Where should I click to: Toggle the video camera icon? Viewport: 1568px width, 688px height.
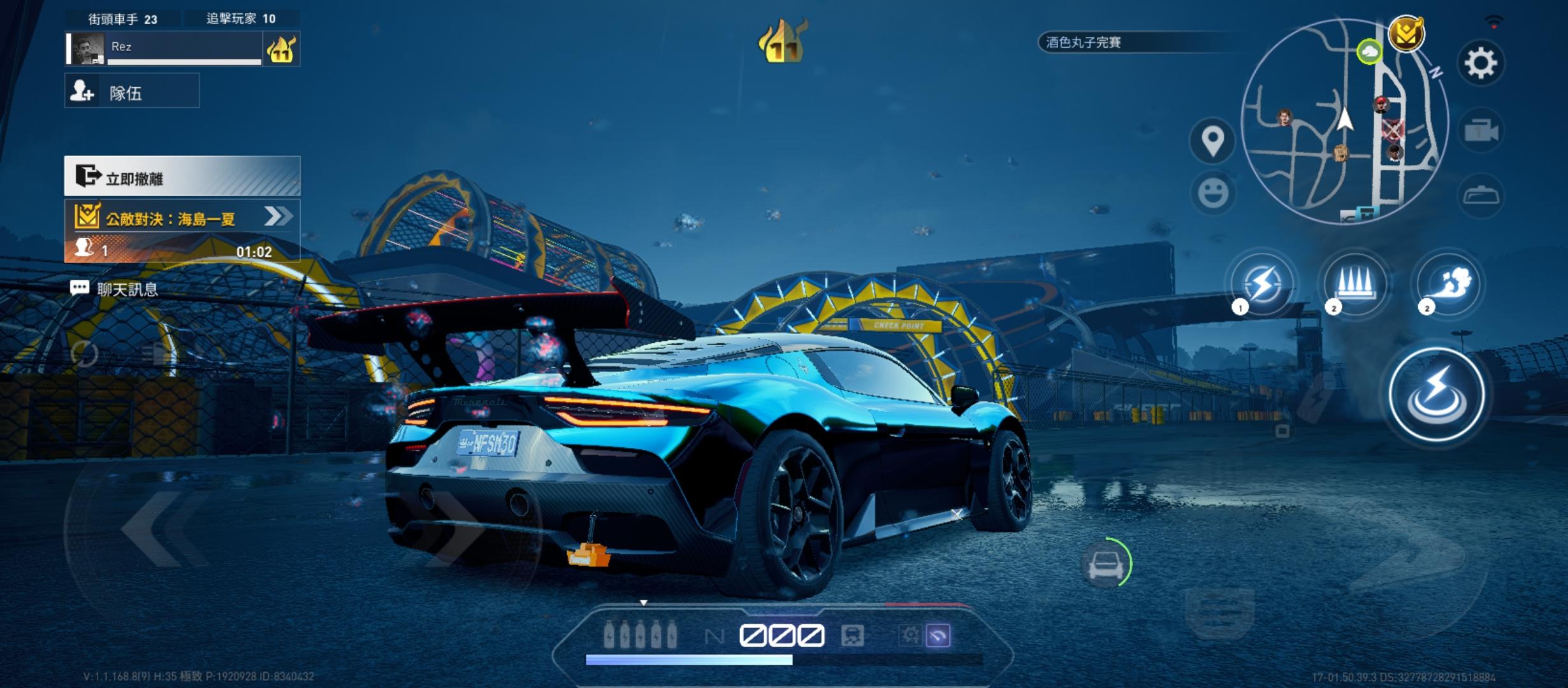[x=1481, y=131]
